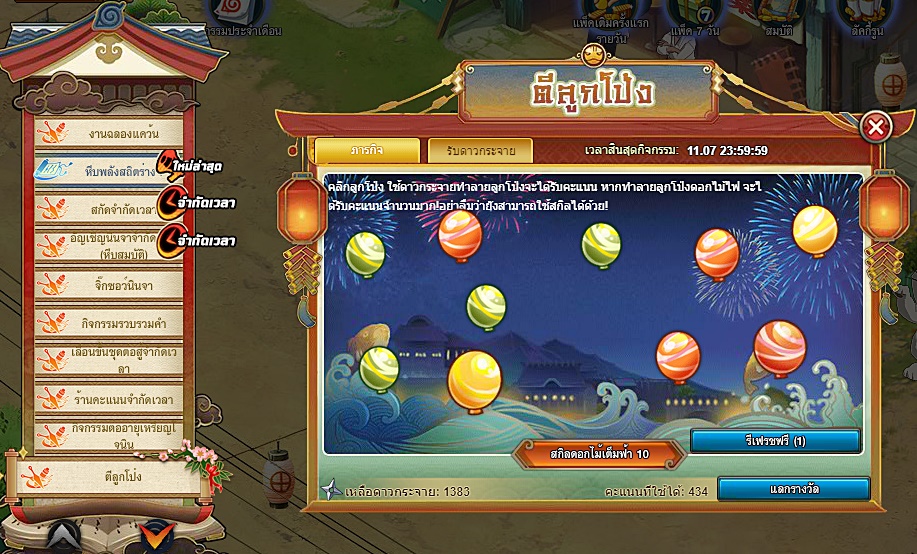
Task: Select the ตีลูกโป่ง event entry
Action: (108, 476)
